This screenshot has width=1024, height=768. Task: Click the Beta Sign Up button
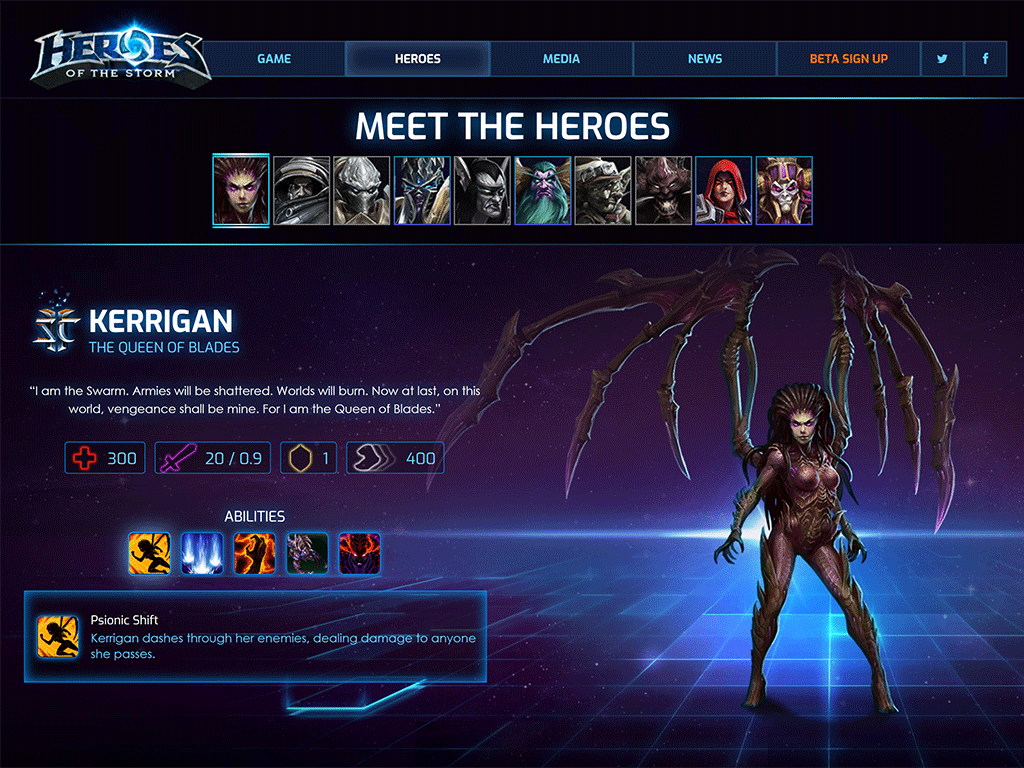click(x=848, y=59)
